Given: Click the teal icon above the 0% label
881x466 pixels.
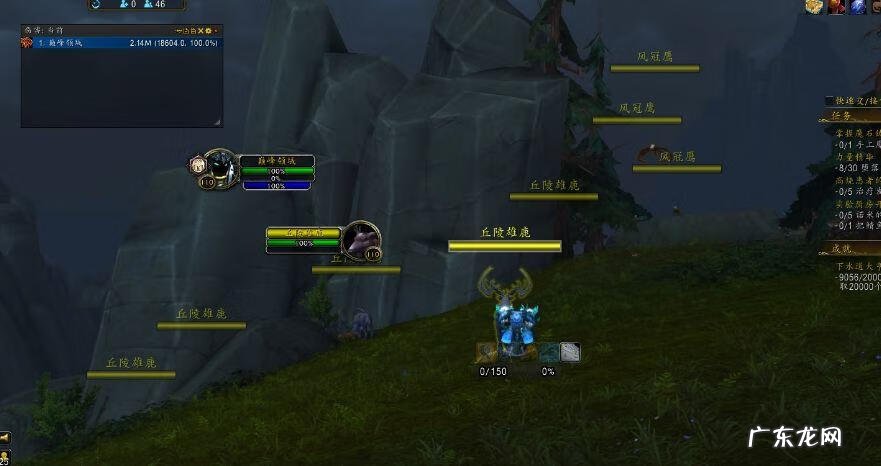Looking at the screenshot, I should pos(549,351).
